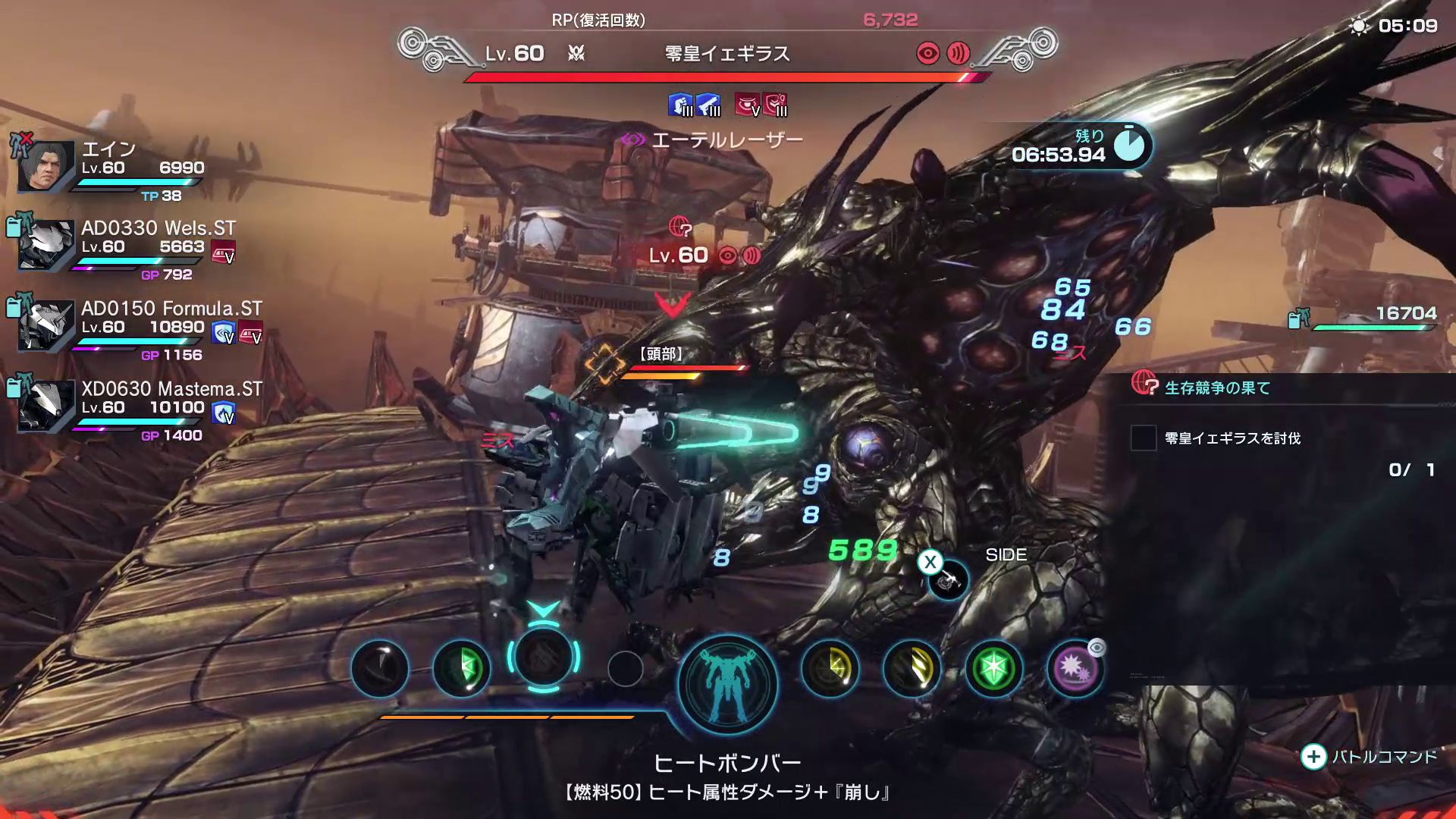This screenshot has height=819, width=1456.
Task: Select the yellow lightning art icon
Action: click(830, 668)
